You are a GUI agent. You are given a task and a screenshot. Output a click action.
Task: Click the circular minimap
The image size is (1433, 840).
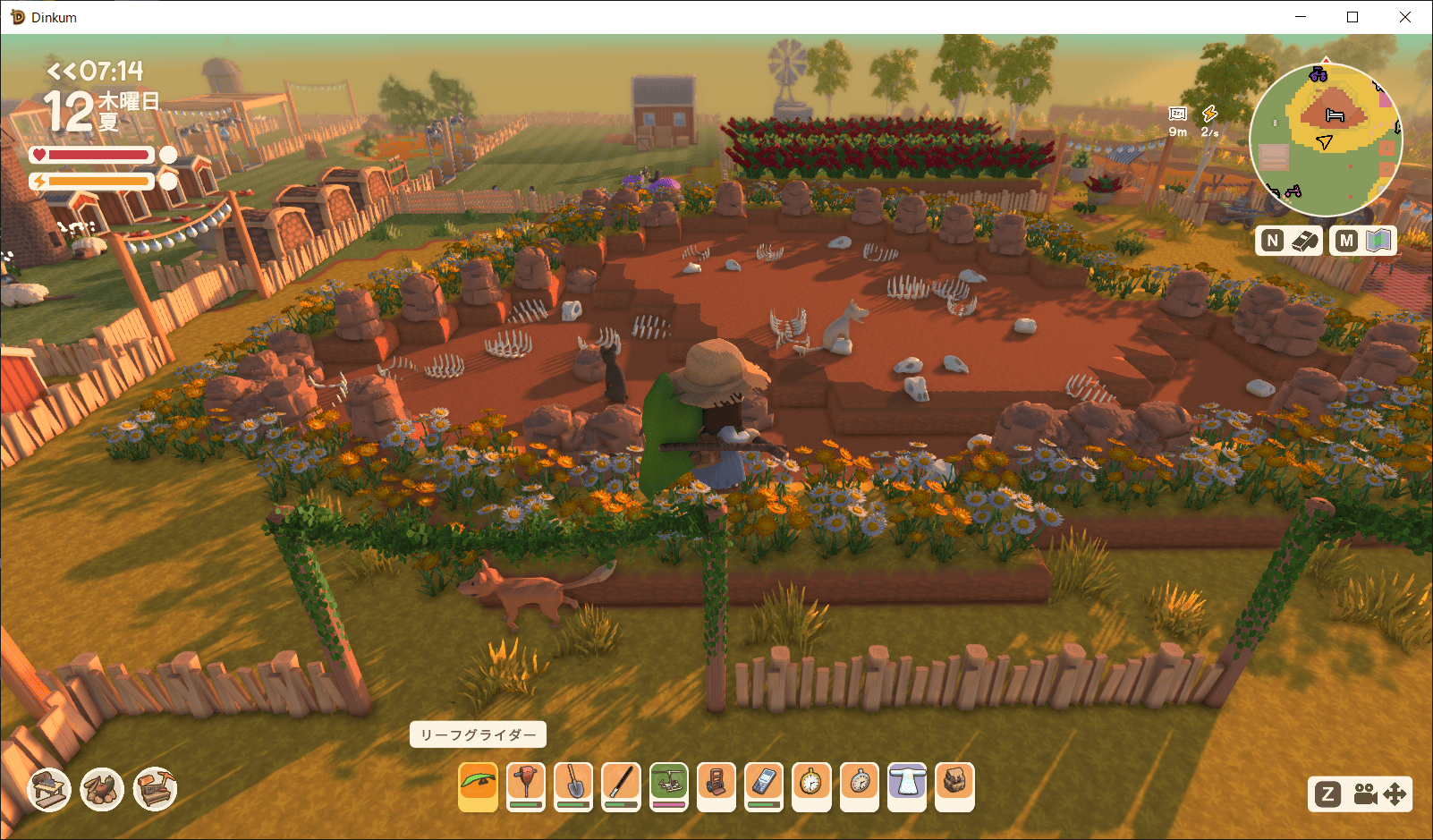1325,140
